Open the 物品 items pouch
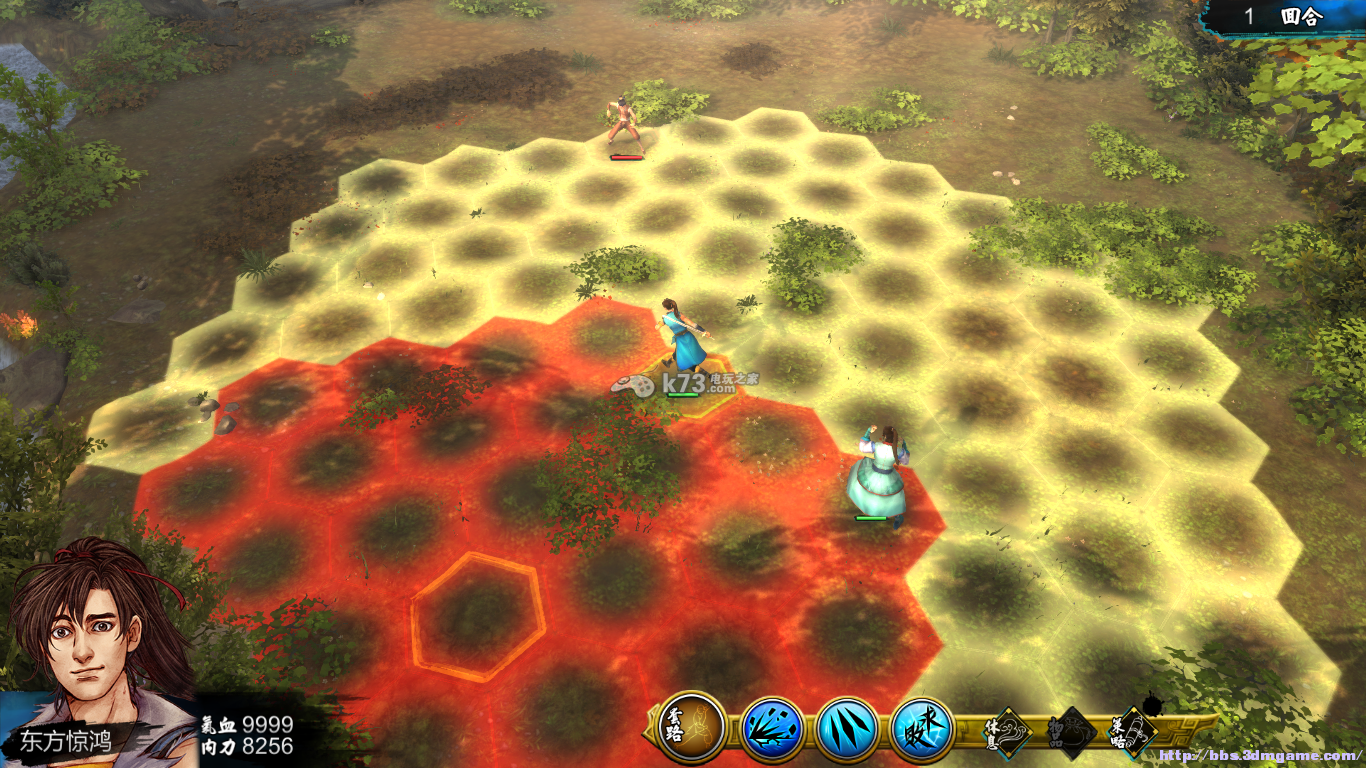This screenshot has width=1366, height=768. [x=1071, y=732]
